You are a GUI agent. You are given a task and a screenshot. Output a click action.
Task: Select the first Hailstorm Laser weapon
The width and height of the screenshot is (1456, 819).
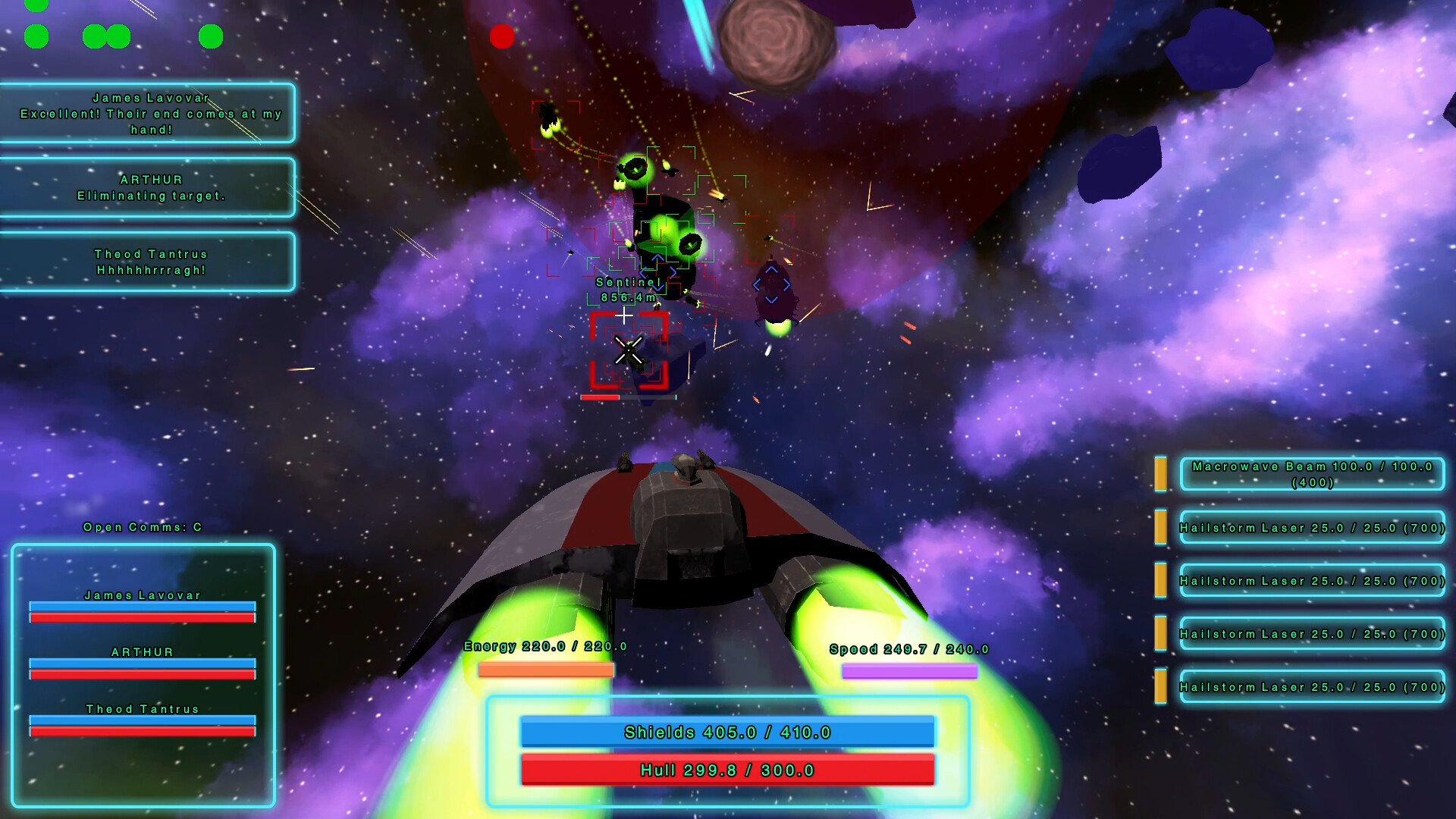click(1313, 528)
